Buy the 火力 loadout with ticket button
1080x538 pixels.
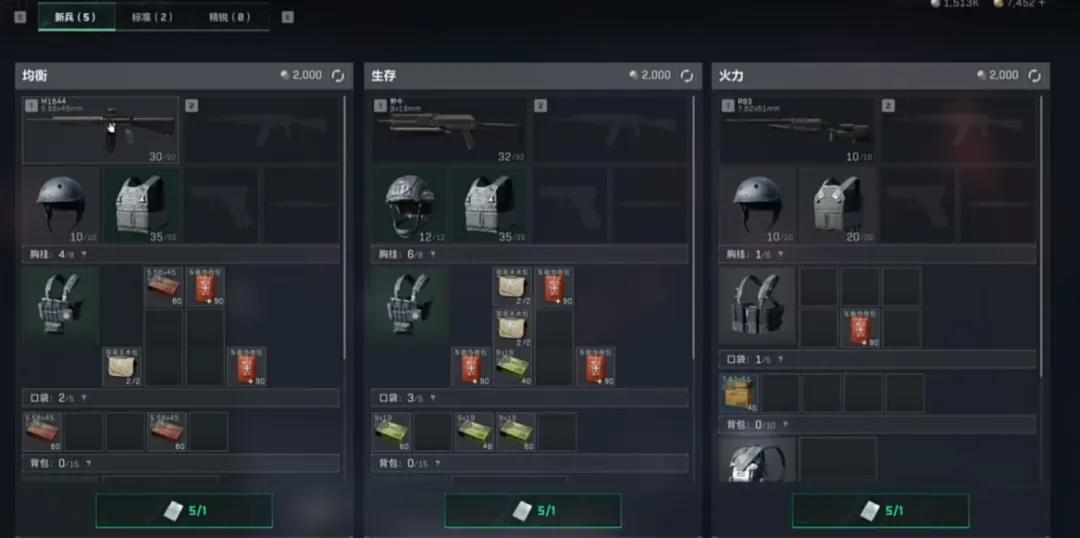point(880,510)
